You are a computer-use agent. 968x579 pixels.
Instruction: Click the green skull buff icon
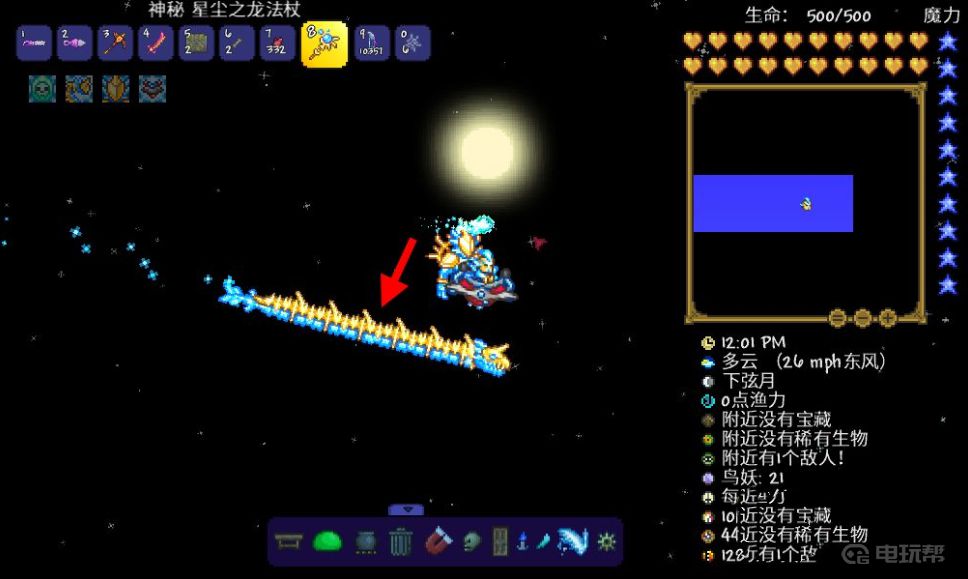pyautogui.click(x=41, y=89)
